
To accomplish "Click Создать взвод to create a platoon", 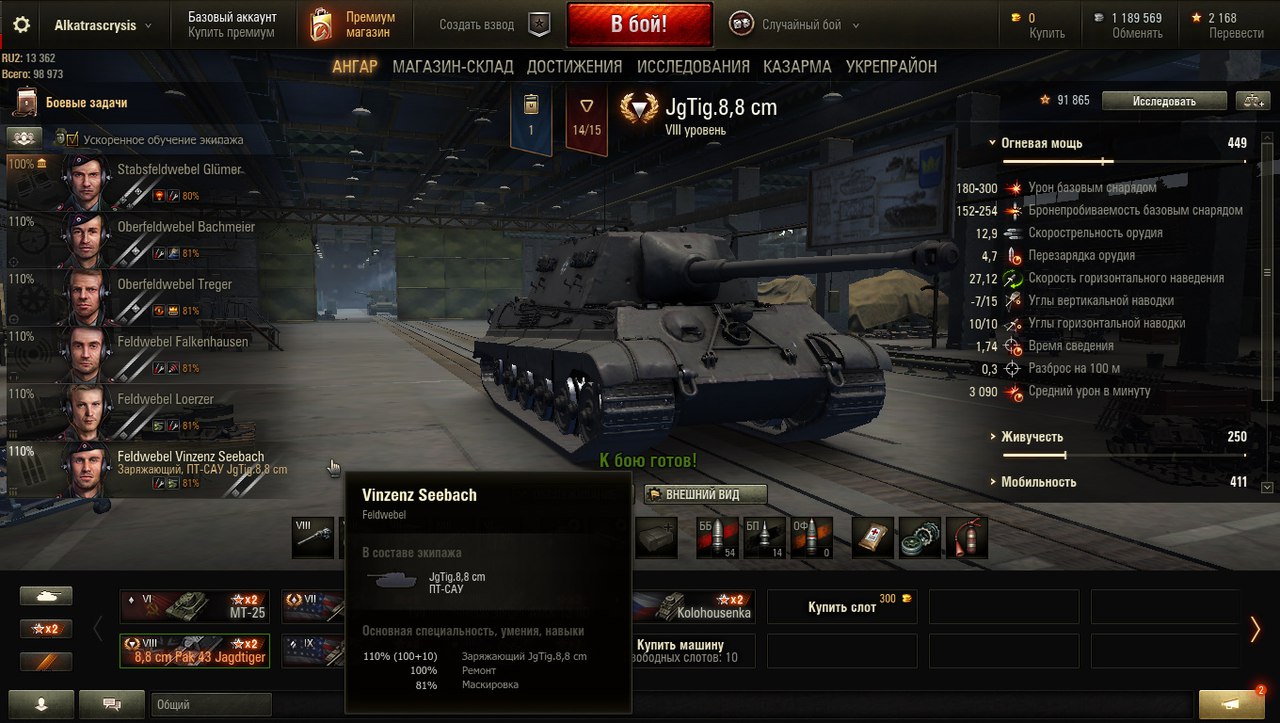I will pos(477,25).
